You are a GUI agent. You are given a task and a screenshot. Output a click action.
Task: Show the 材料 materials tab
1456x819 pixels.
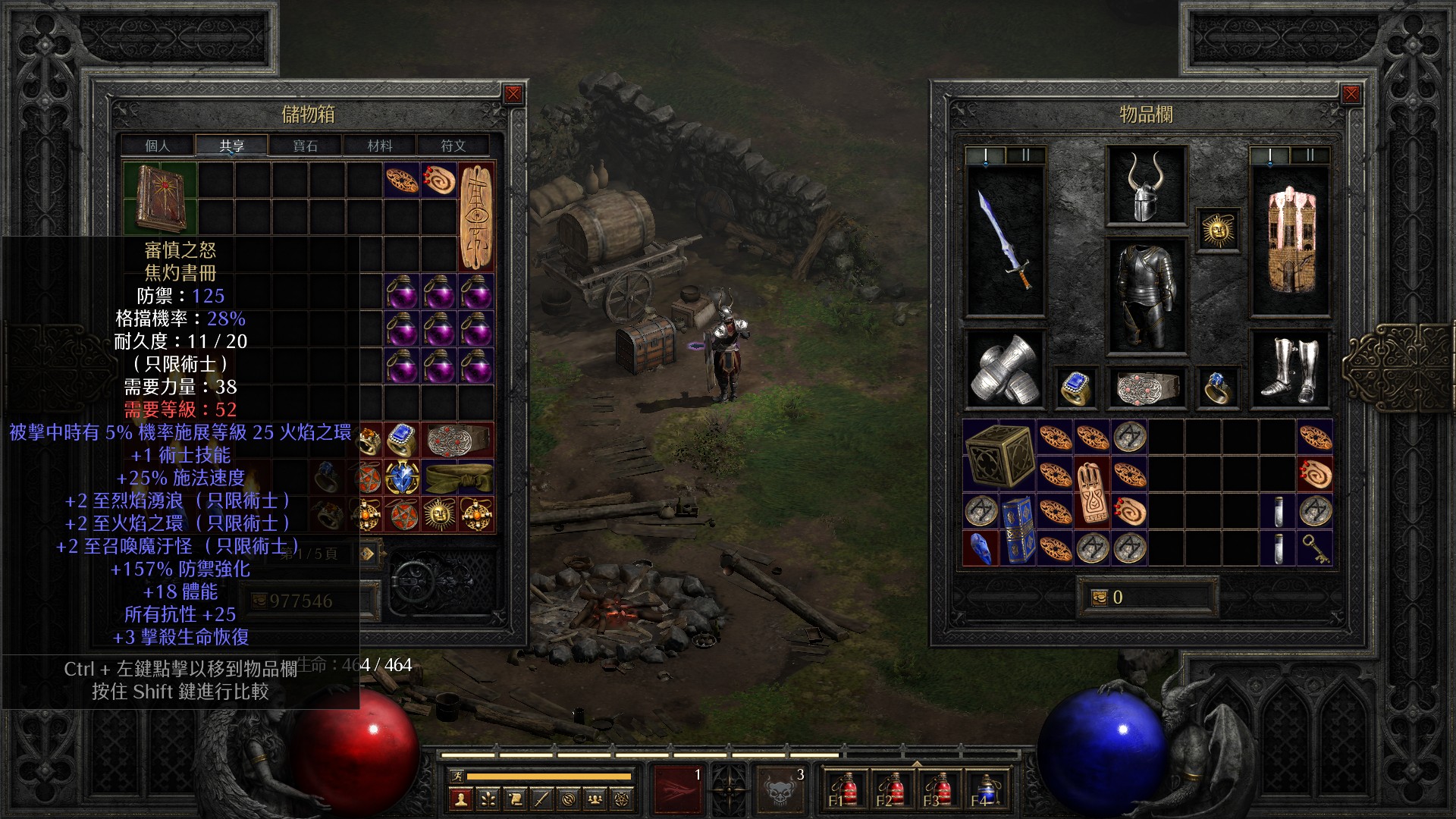(380, 146)
